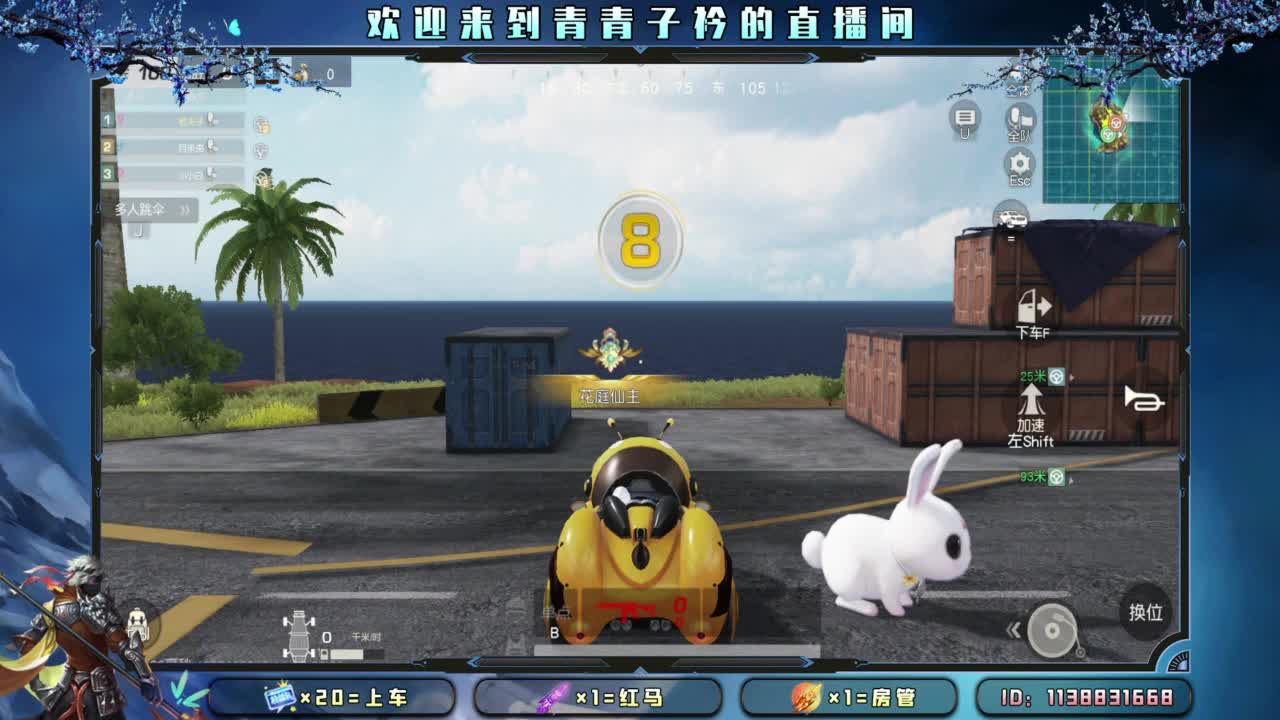Toggle music playback with the disc icon
Viewport: 1280px width, 720px height.
(x=1052, y=630)
